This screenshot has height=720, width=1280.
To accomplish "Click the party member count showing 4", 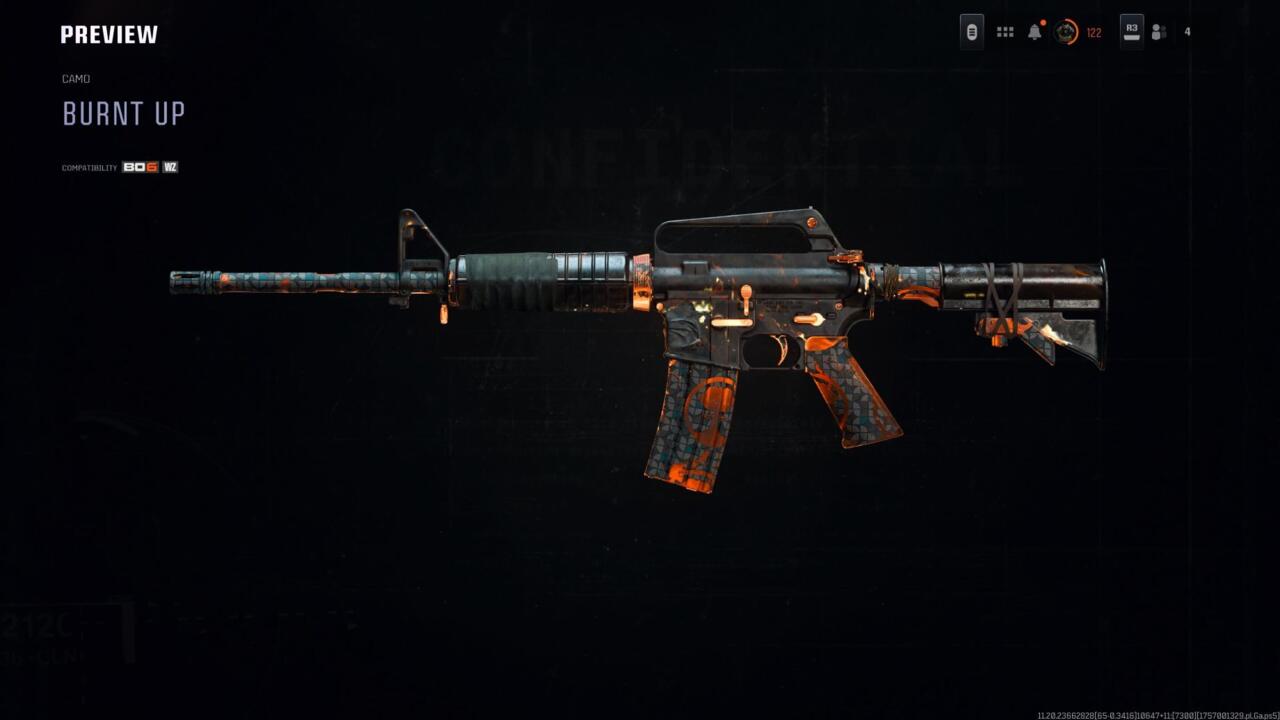I will point(1186,32).
